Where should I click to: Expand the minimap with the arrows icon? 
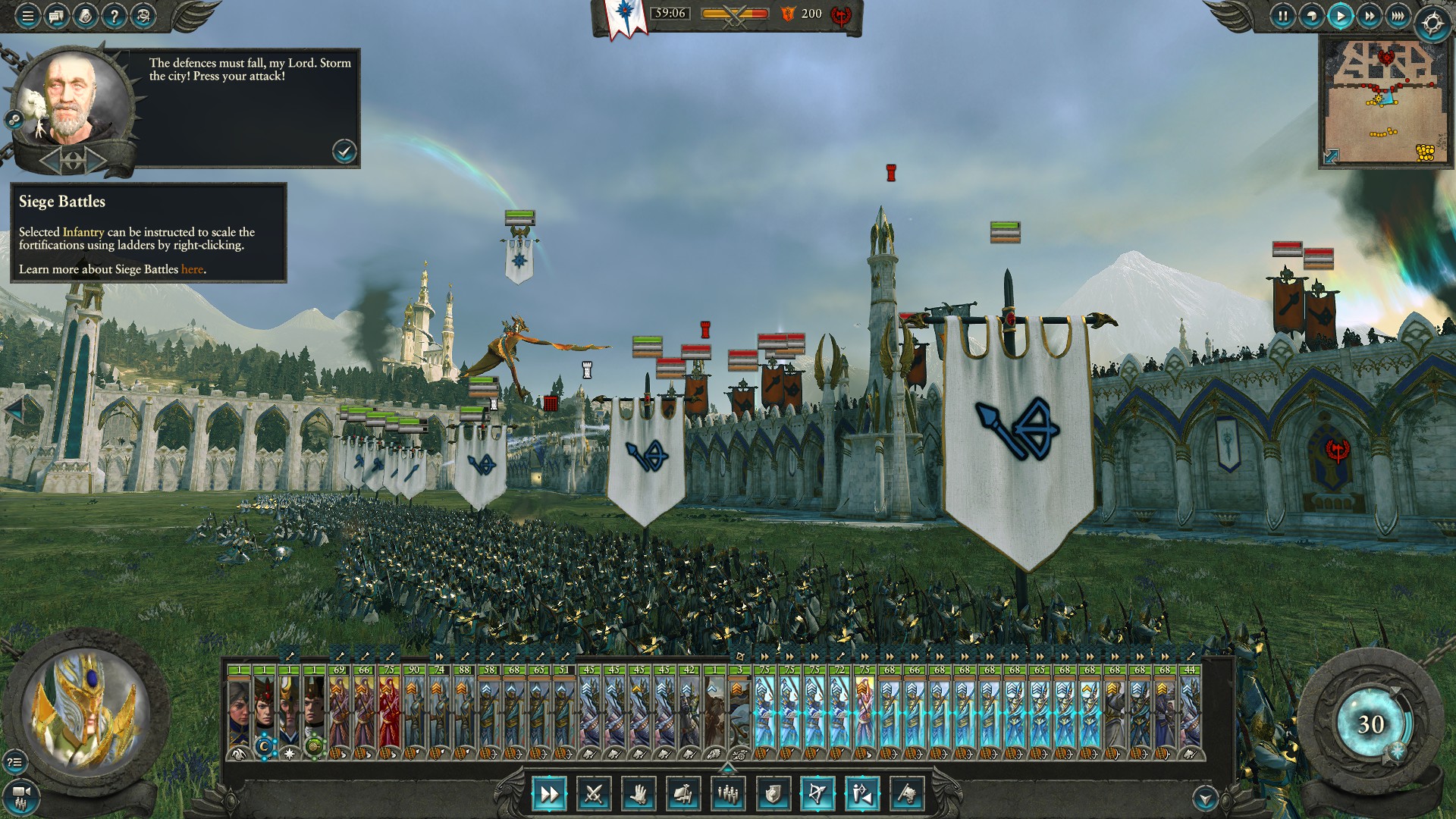coord(1331,156)
